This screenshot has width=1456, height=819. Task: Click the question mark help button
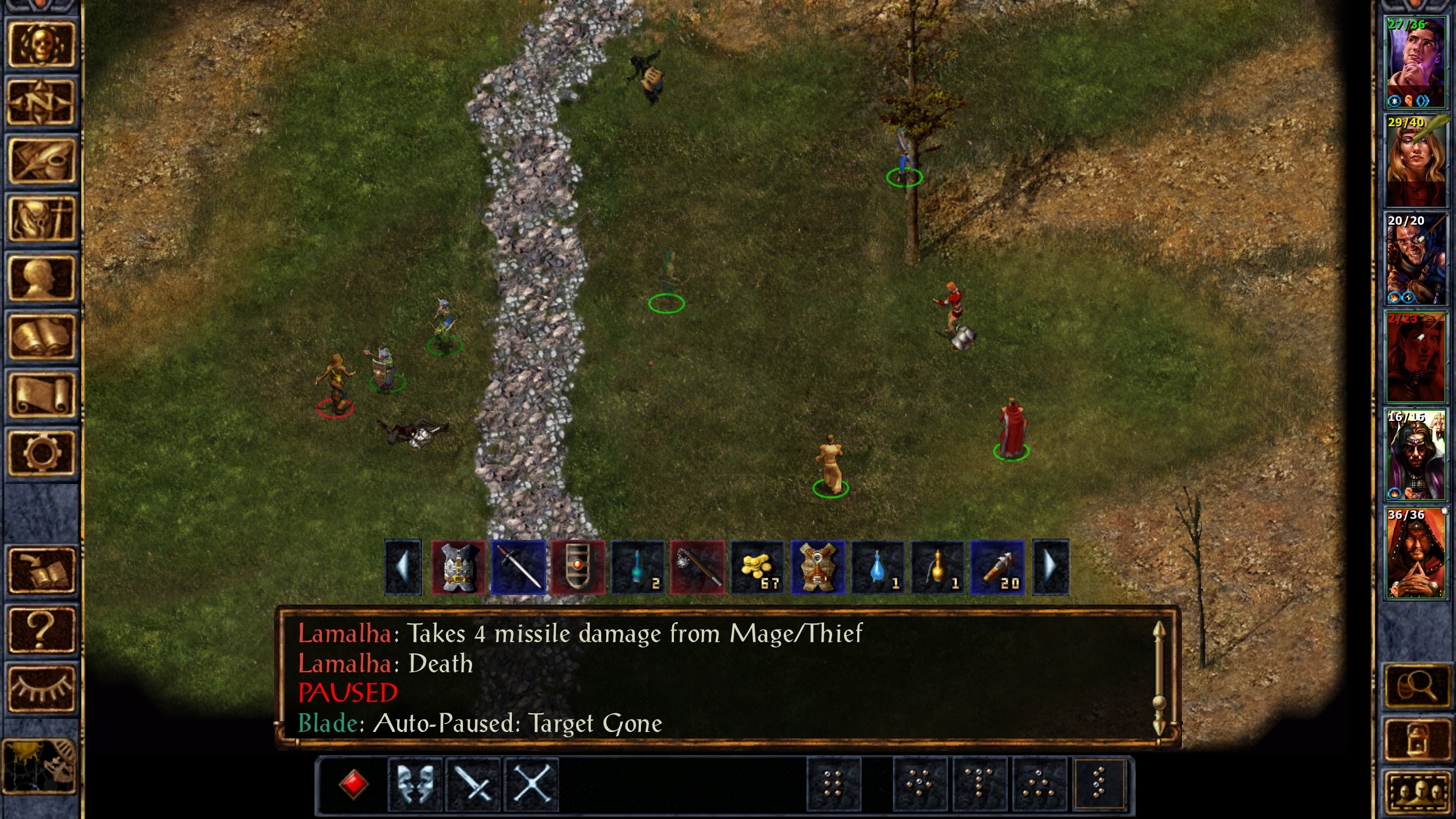41,629
